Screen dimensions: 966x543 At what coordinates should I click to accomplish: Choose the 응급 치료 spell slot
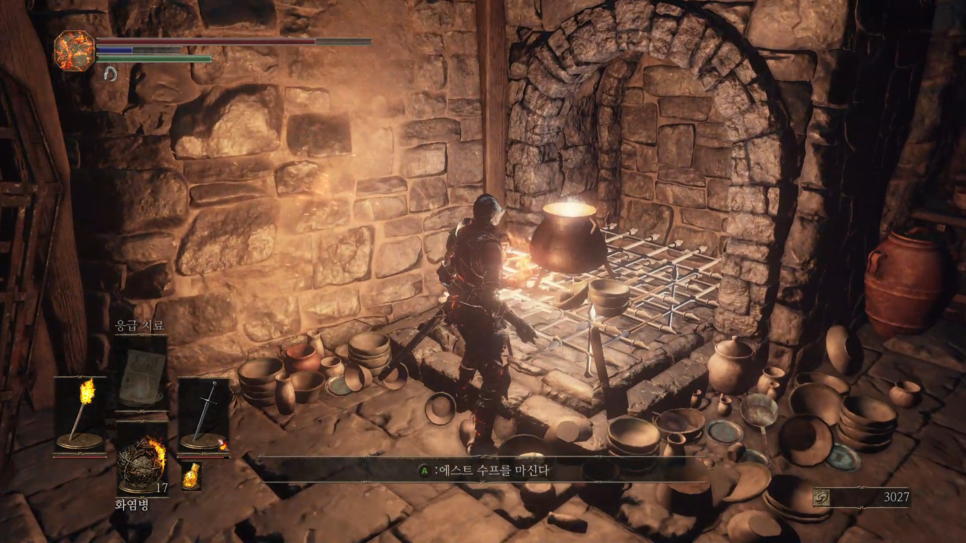pos(141,373)
